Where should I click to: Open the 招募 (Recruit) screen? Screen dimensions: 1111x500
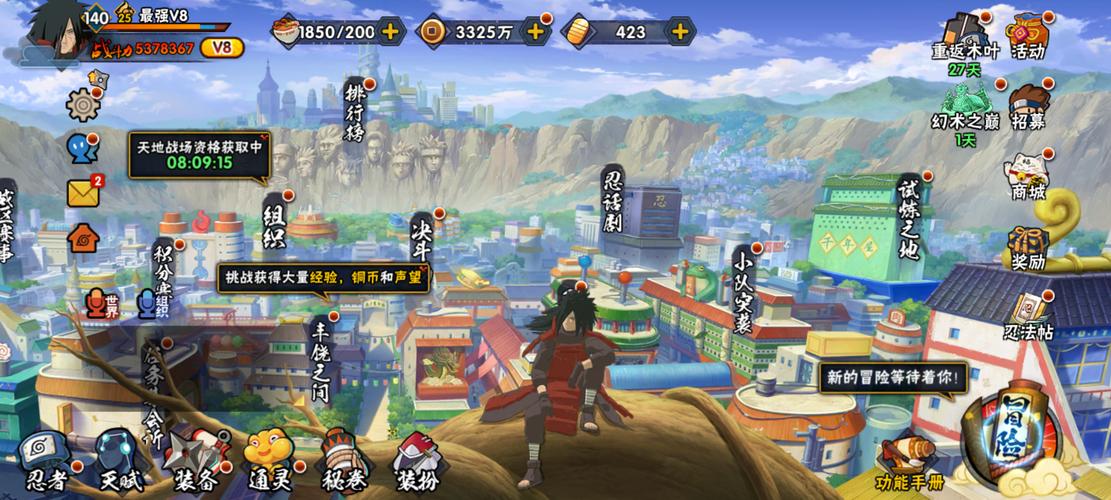pyautogui.click(x=1028, y=106)
